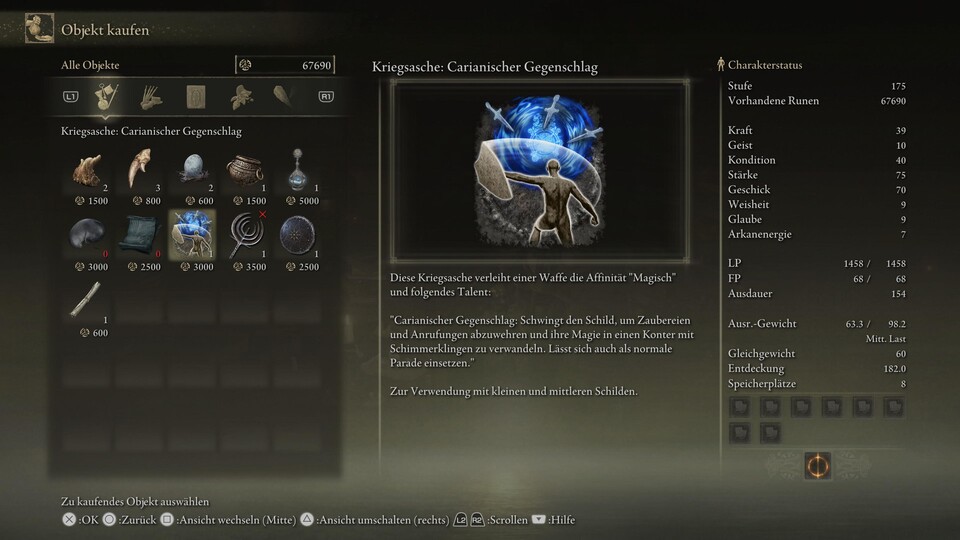Open the leaf-figure category tab

pos(240,97)
